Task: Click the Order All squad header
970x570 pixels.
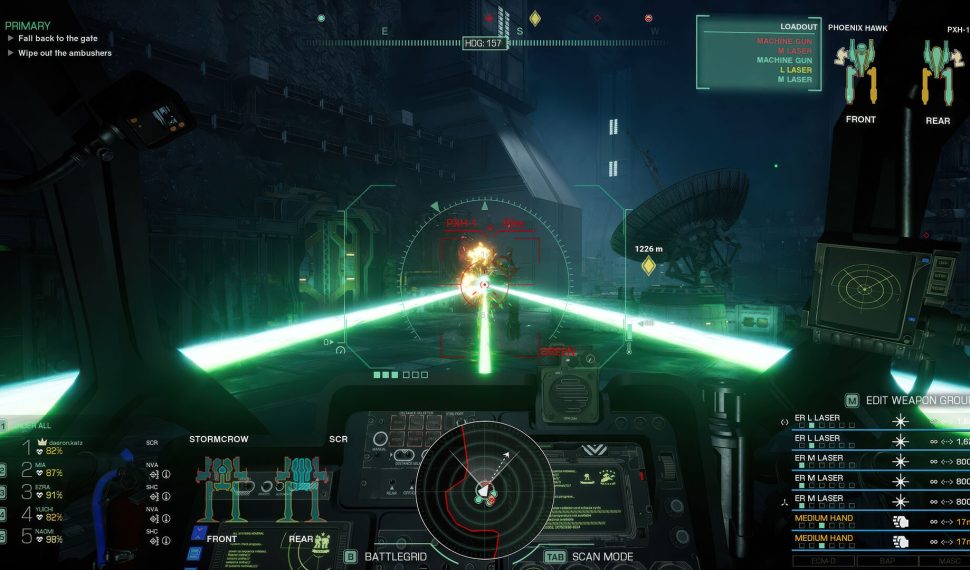Action: click(35, 424)
